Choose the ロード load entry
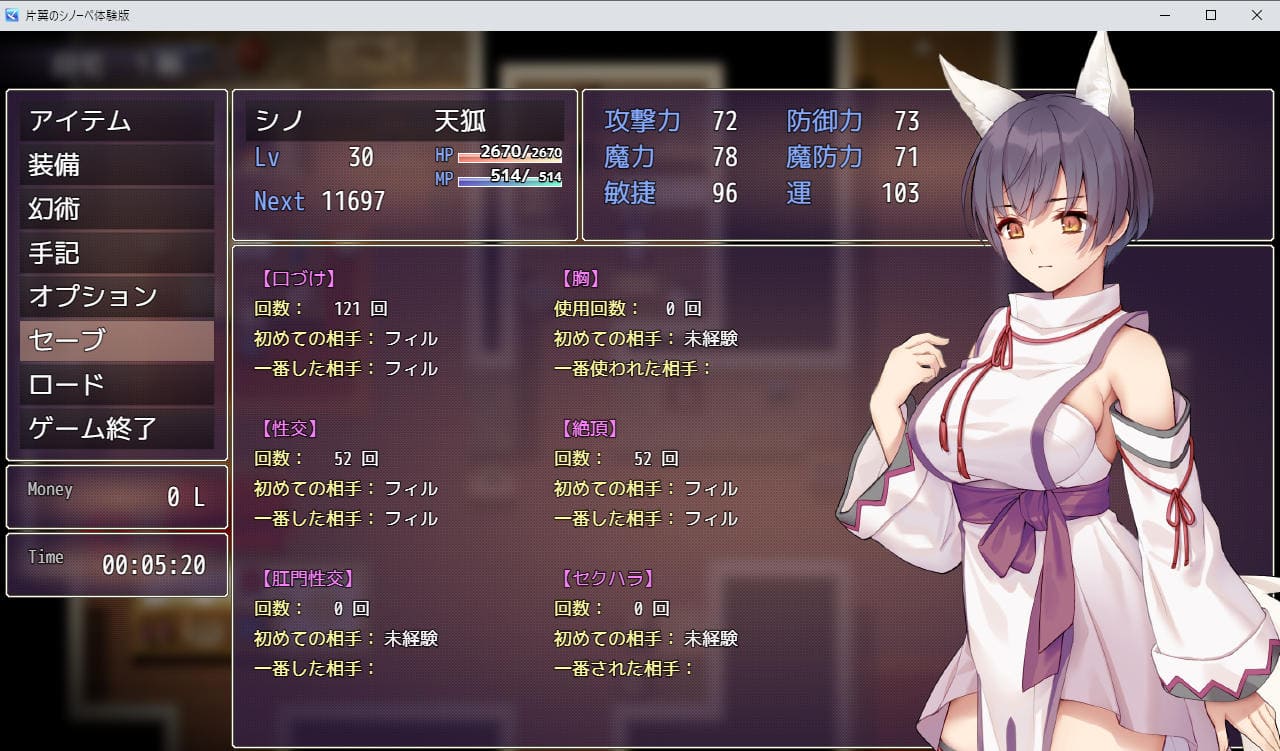Screen dimensions: 1280x751 point(117,385)
